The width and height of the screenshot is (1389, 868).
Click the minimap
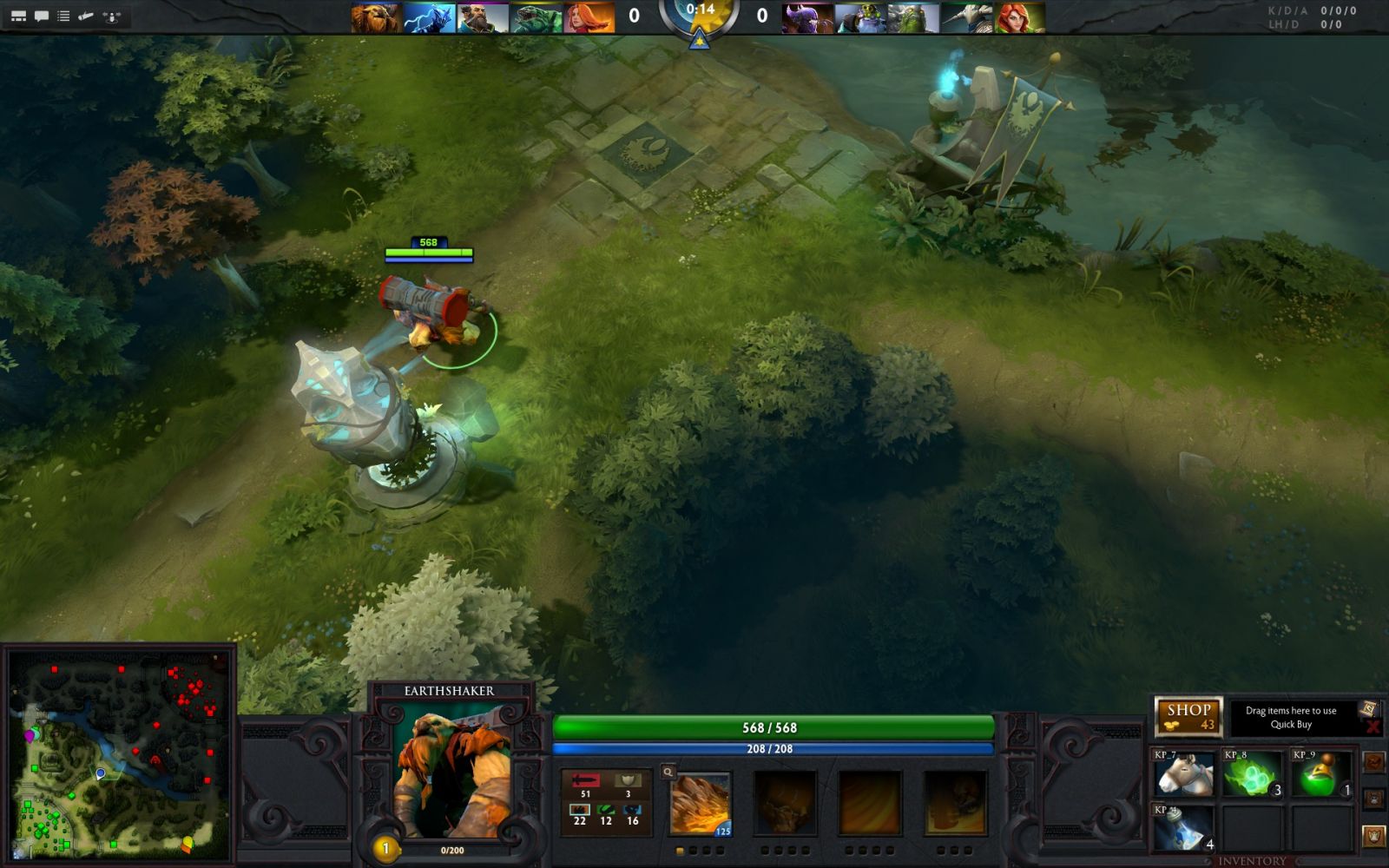(x=119, y=753)
